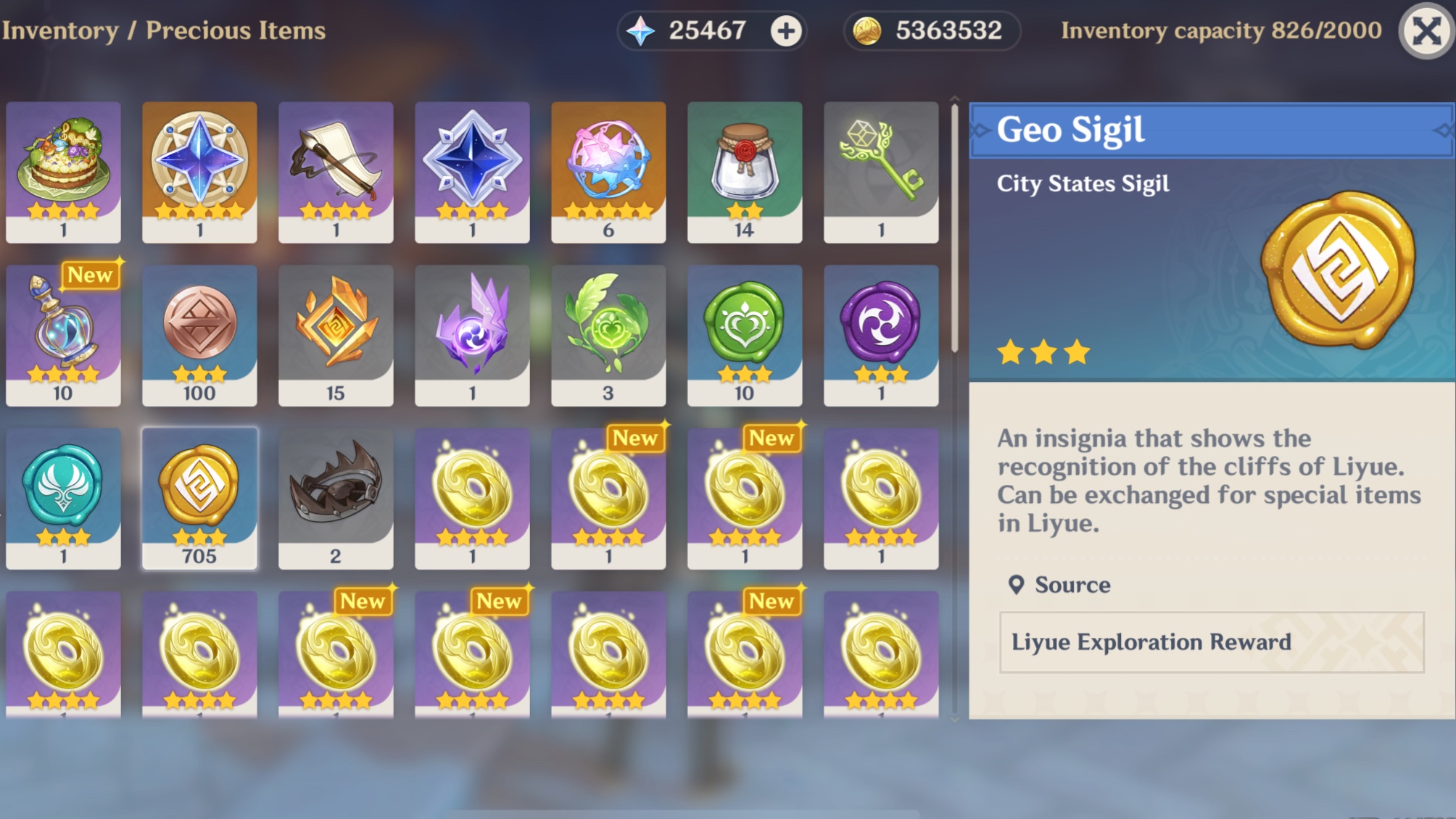Image resolution: width=1456 pixels, height=819 pixels.
Task: Select the green seed item with count 3
Action: point(608,333)
